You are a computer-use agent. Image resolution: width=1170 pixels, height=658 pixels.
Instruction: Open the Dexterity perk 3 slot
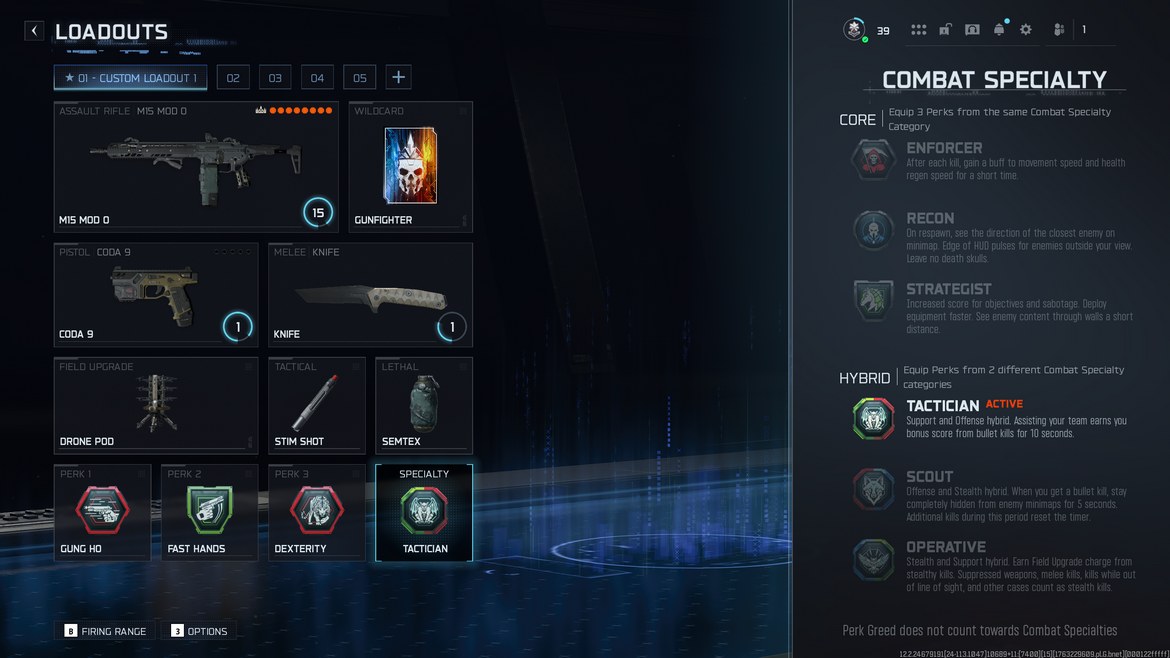(317, 512)
